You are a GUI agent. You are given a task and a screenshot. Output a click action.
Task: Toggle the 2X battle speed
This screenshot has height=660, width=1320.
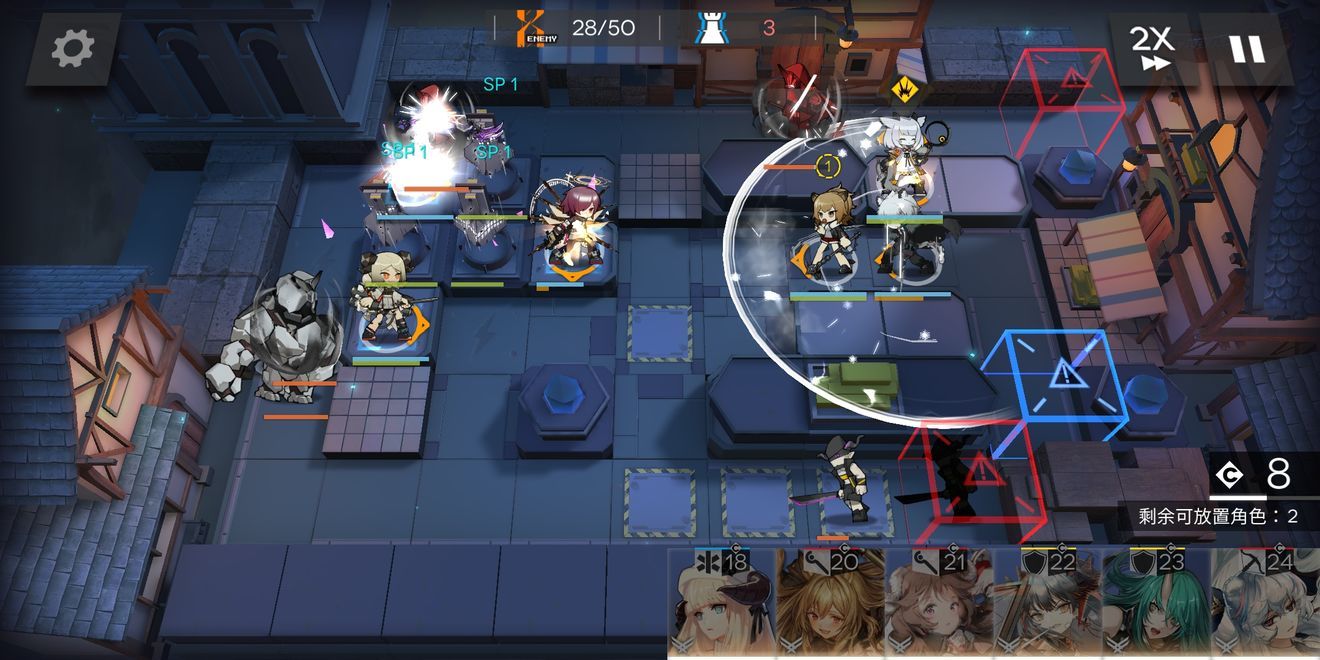(x=1152, y=48)
